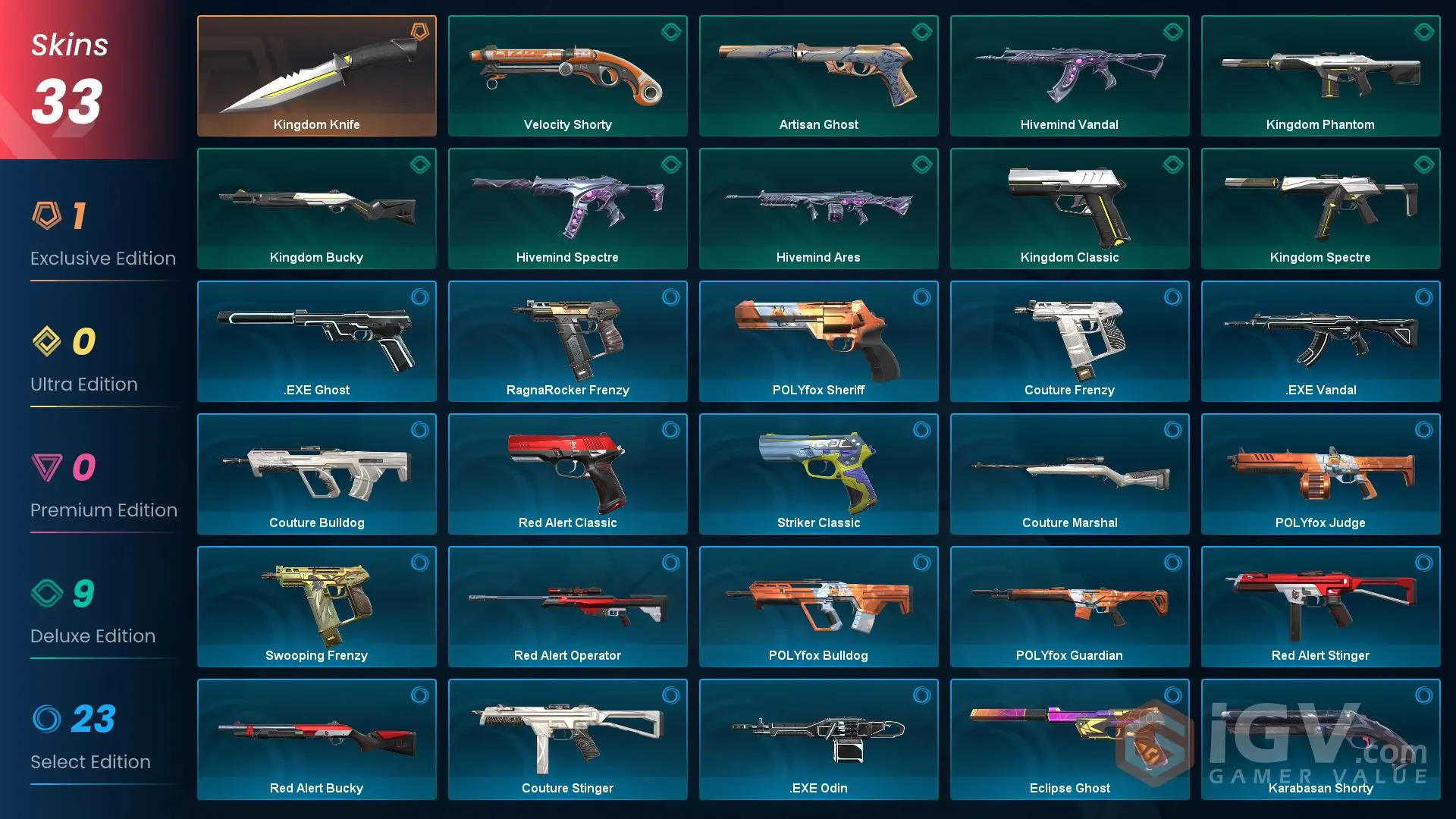The height and width of the screenshot is (819, 1456).
Task: Select the Kingdom Knife skin thumbnail
Action: [x=316, y=75]
